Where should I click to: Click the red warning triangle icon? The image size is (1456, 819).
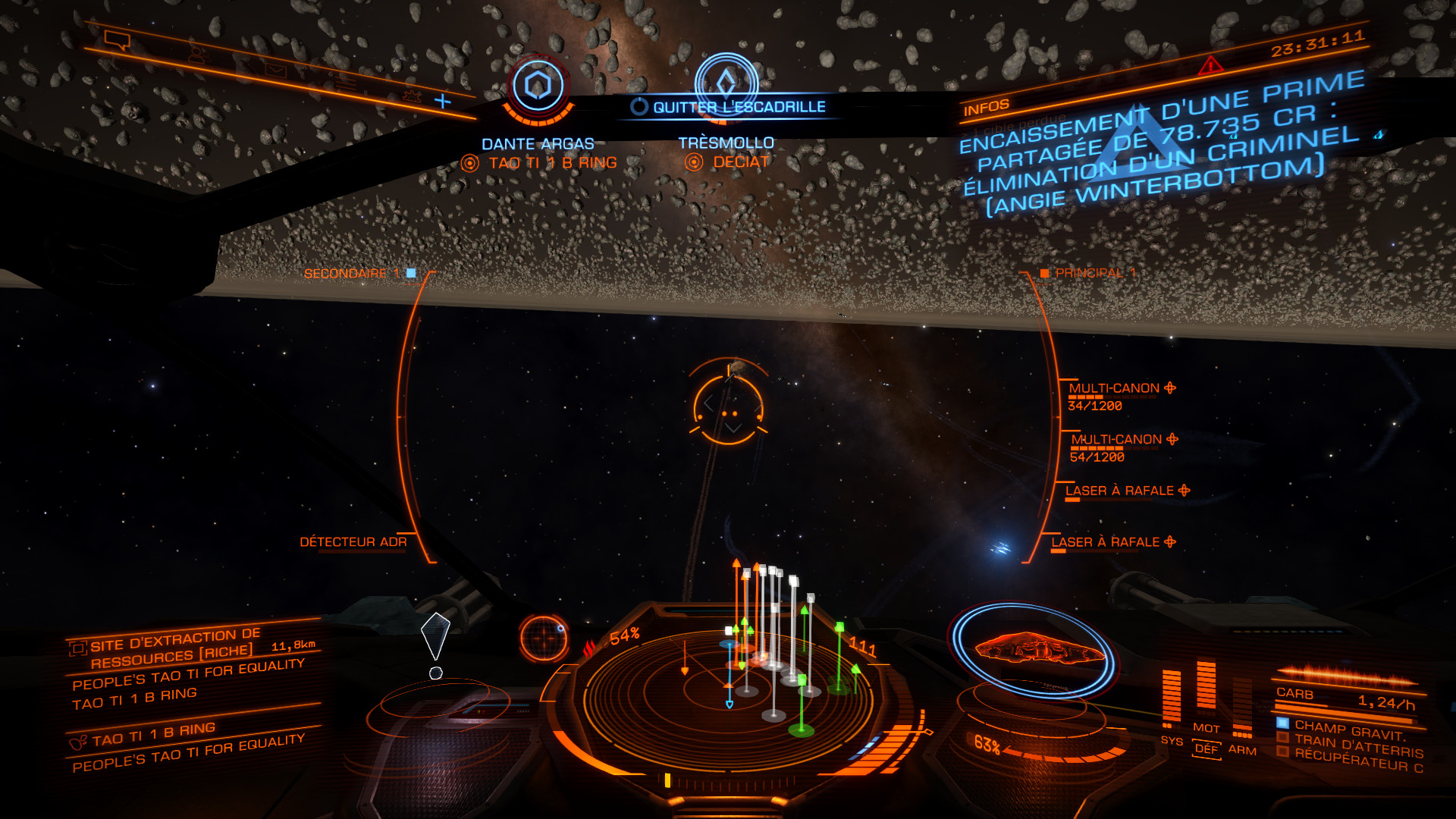click(x=1210, y=65)
